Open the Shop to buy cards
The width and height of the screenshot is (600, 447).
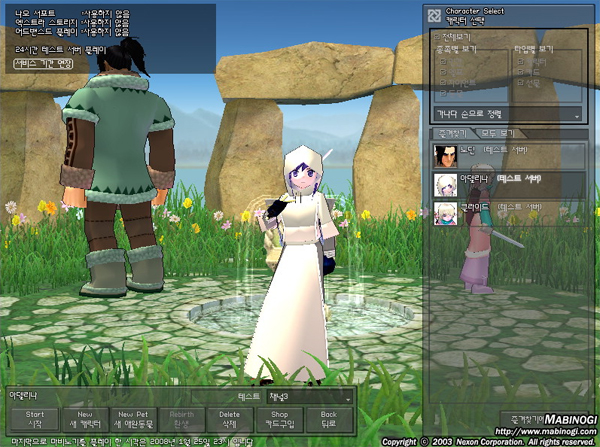coord(280,417)
